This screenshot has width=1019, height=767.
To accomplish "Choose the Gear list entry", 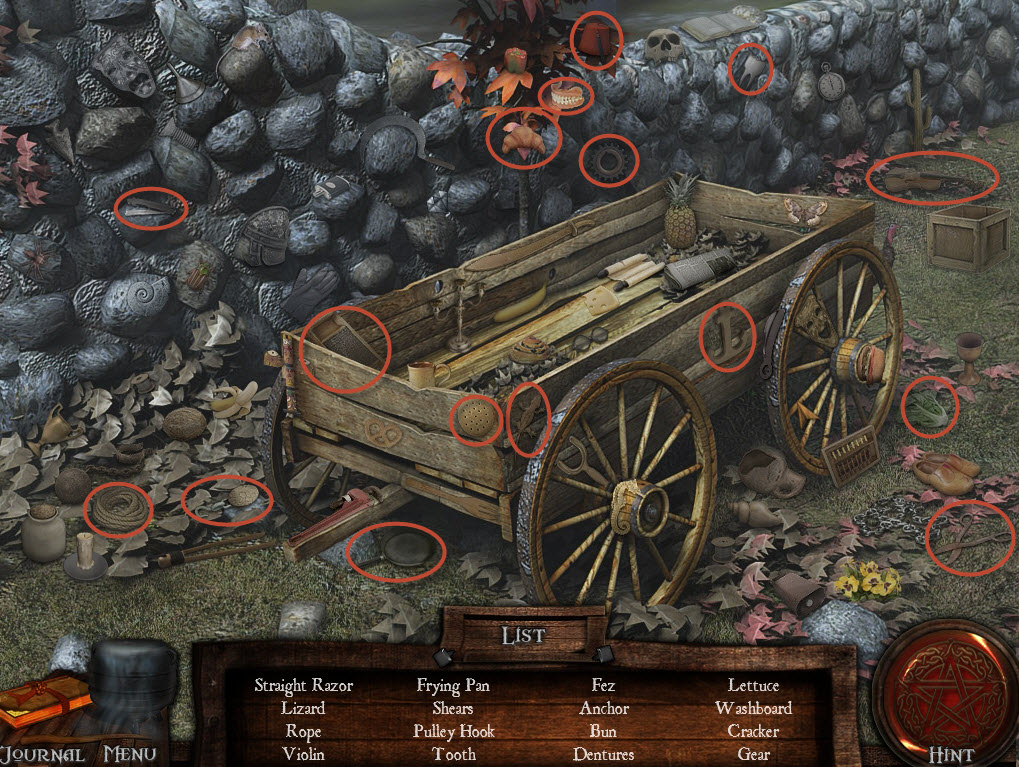I will point(753,754).
